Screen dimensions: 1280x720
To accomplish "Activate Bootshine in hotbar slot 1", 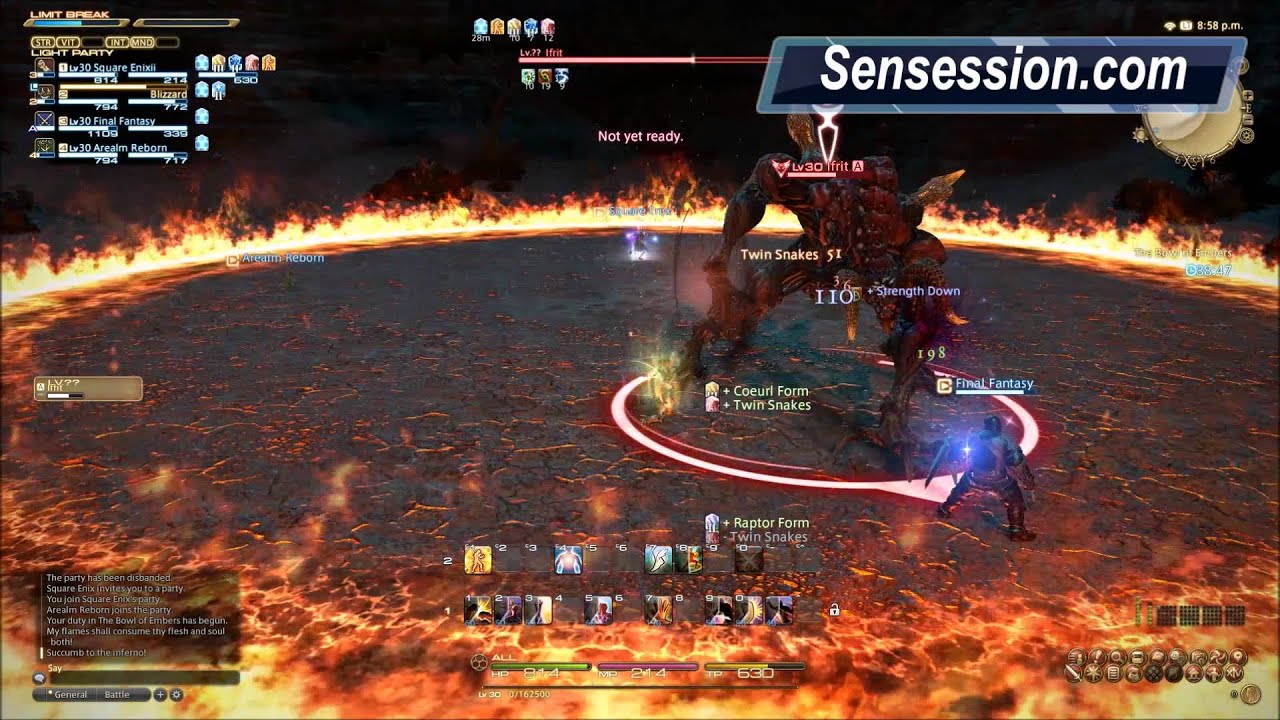I will 479,609.
